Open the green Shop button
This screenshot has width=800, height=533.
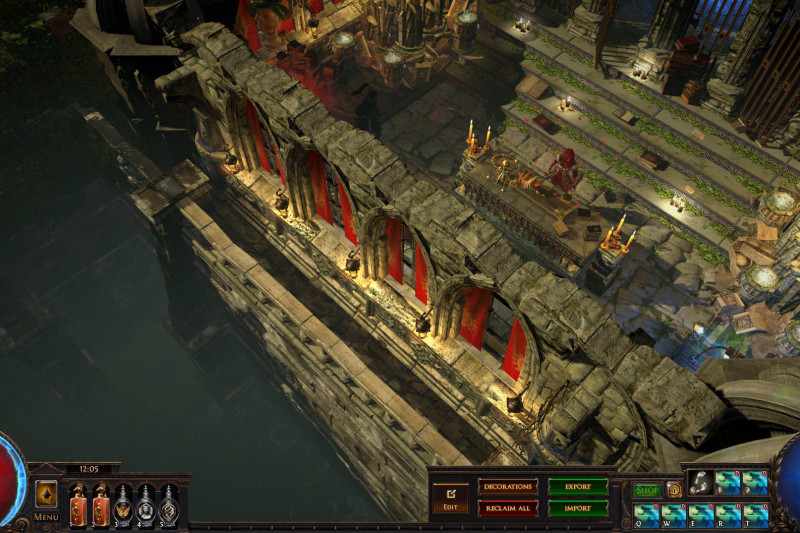tap(646, 490)
